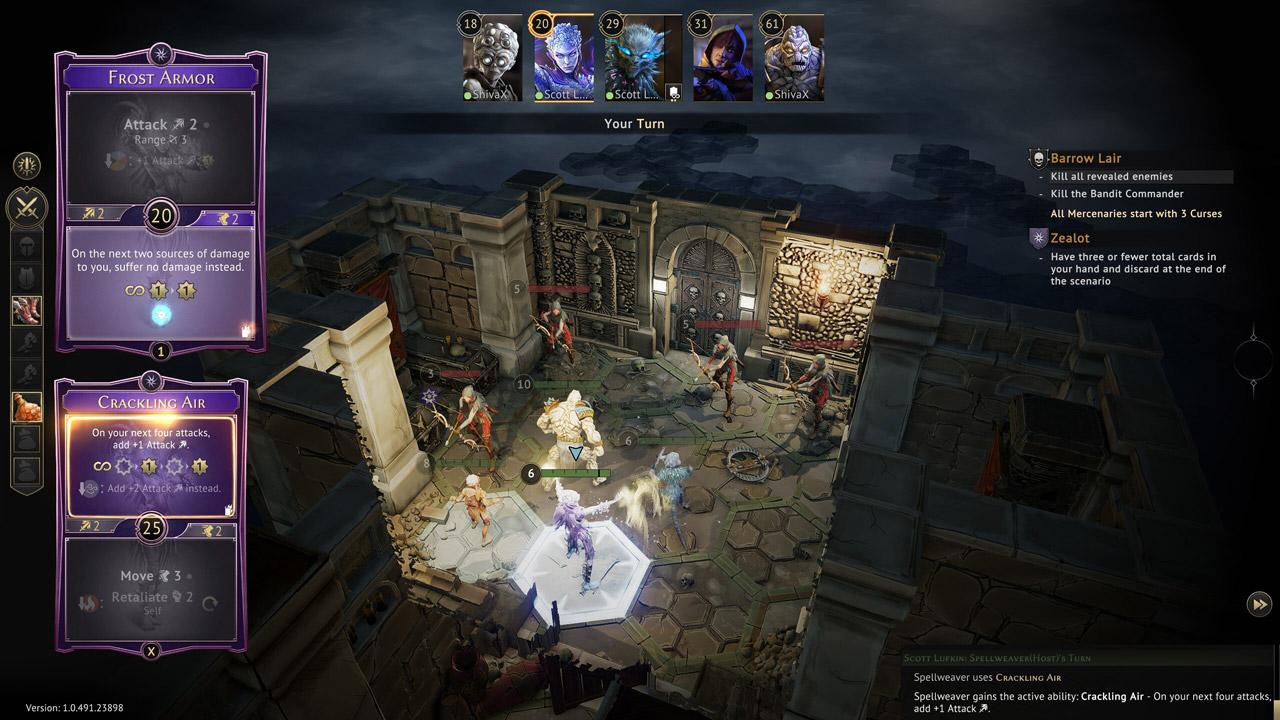
Task: Select Crackling Air's bottom Move action
Action: click(x=151, y=588)
